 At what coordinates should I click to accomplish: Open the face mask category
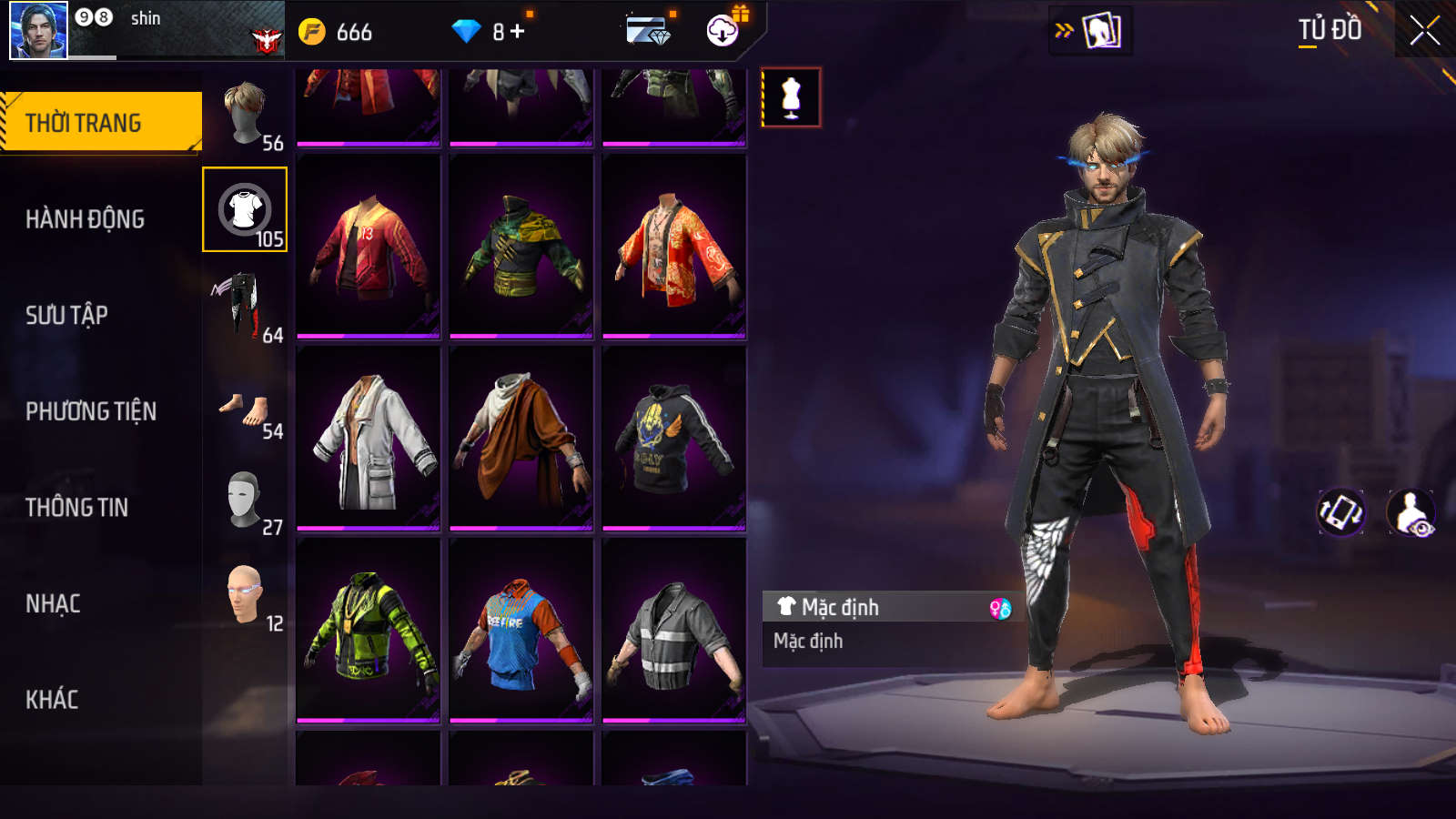(x=244, y=499)
